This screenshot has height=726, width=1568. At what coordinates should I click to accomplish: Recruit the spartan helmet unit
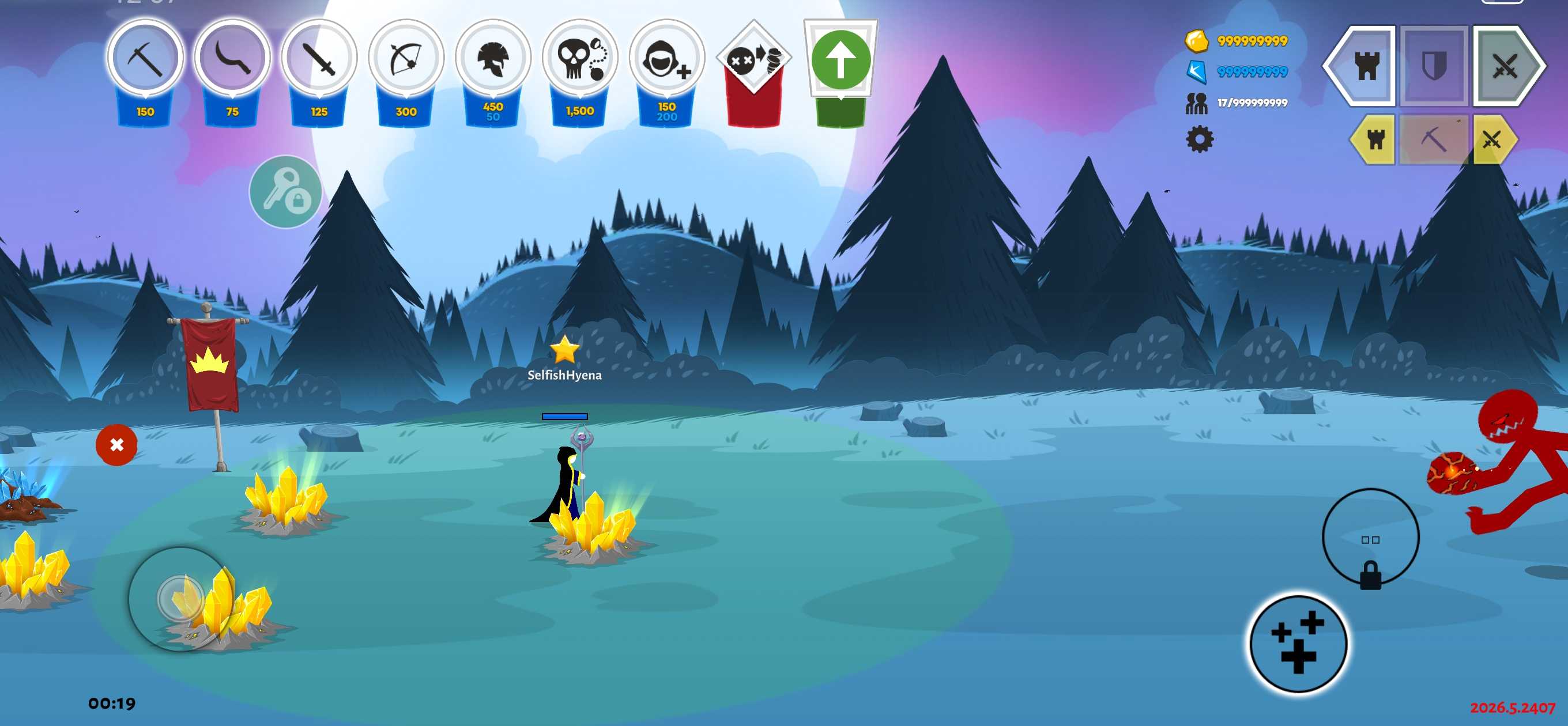click(x=493, y=59)
